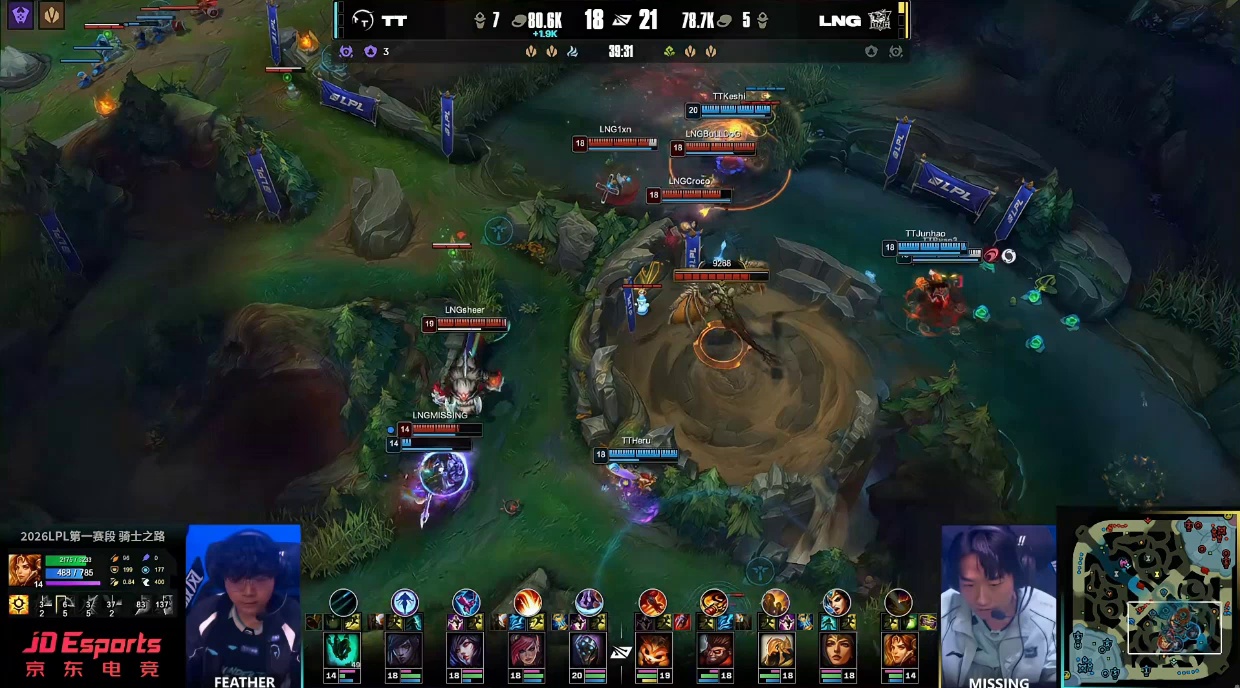1240x688 pixels.
Task: Select the golden-helmet champion portrait
Action: (x=776, y=651)
